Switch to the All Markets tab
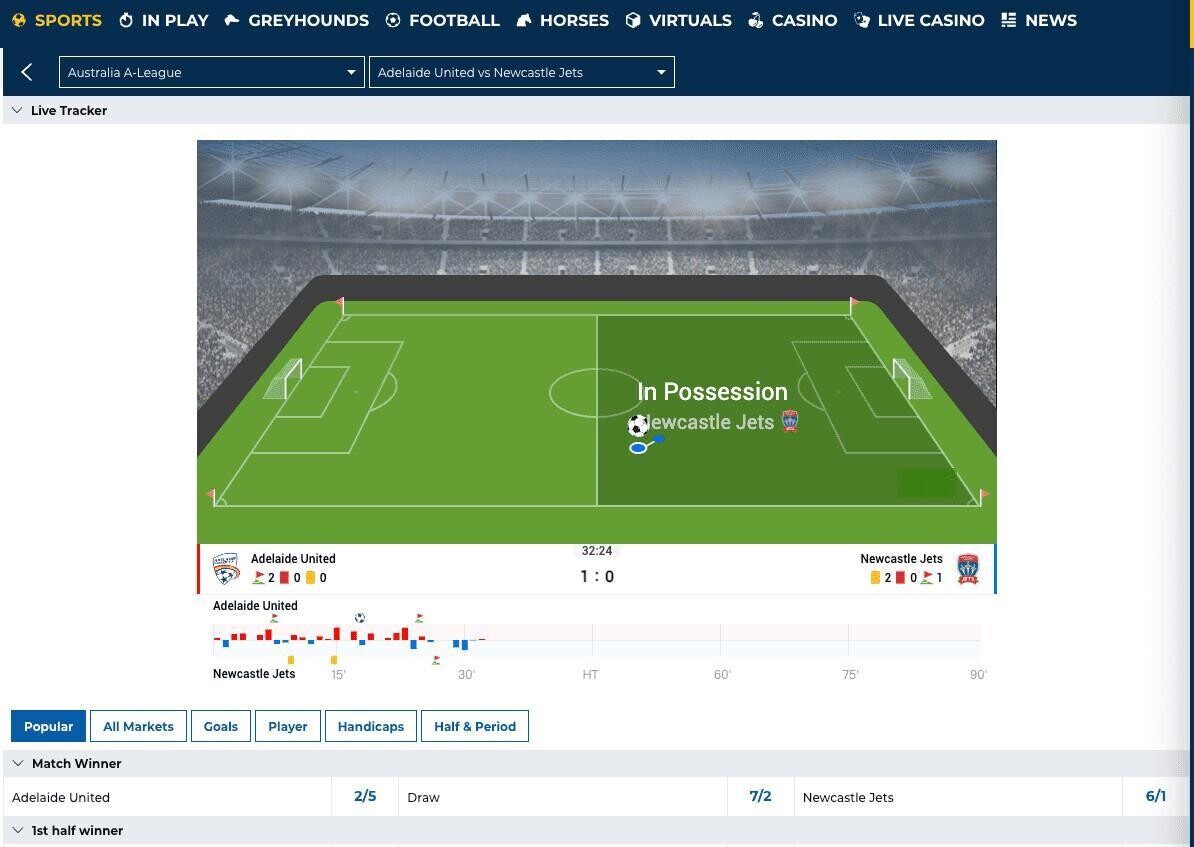Viewport: 1194px width, 847px height. point(138,726)
